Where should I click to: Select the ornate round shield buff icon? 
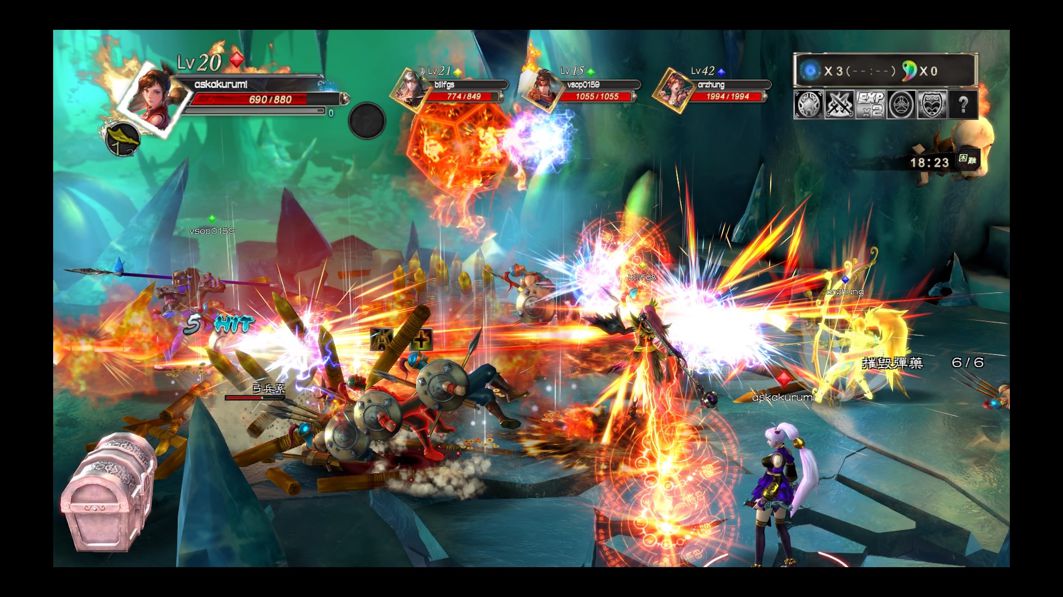point(808,104)
